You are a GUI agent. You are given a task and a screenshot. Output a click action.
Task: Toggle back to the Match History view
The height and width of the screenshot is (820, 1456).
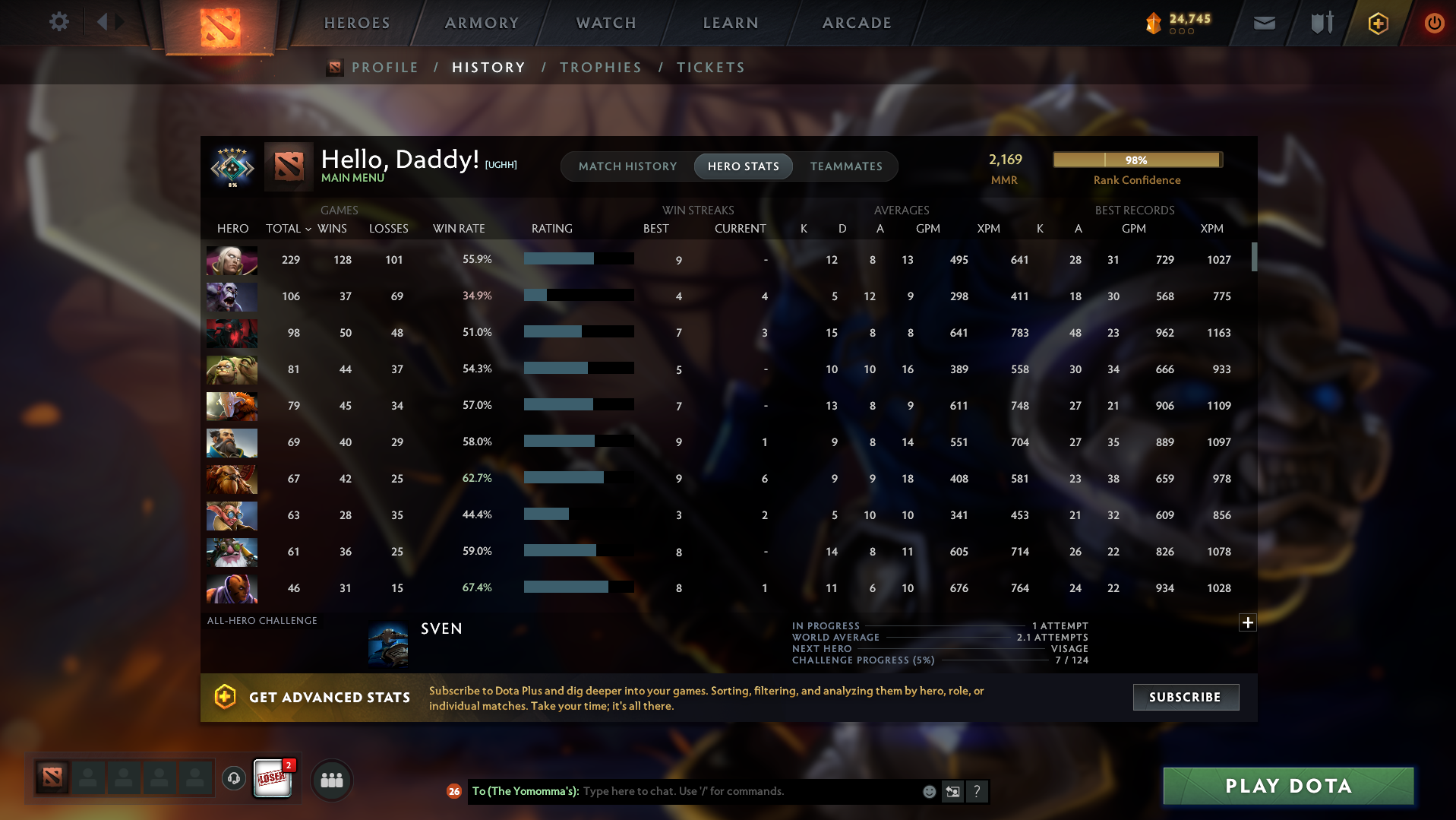pyautogui.click(x=627, y=166)
